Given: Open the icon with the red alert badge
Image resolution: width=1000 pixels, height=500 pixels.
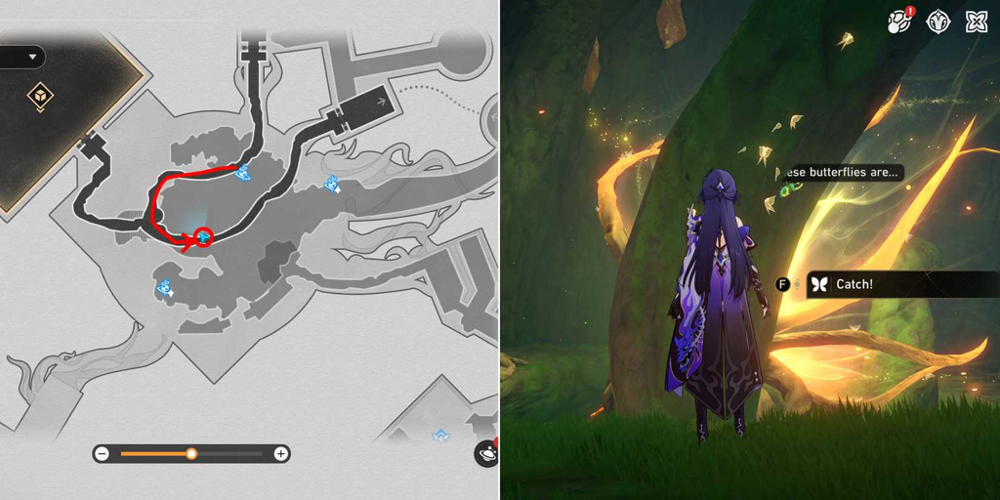Looking at the screenshot, I should (898, 22).
